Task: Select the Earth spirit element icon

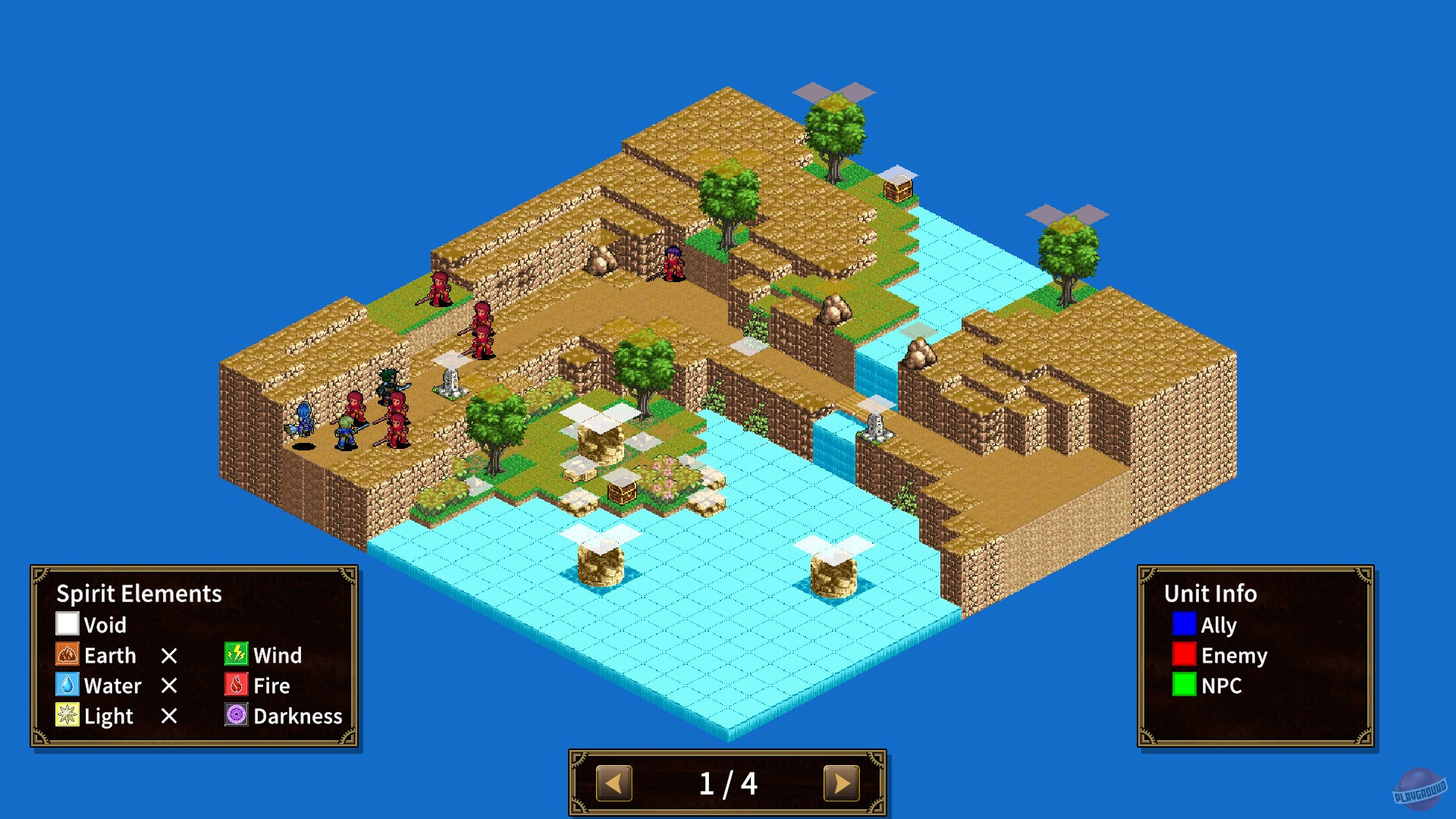Action: [x=67, y=655]
